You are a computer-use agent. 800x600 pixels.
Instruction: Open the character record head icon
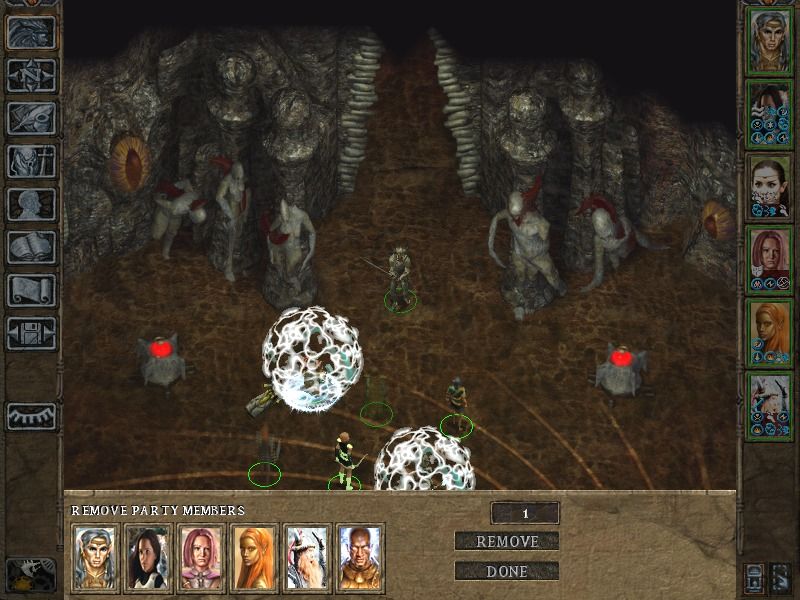[x=31, y=204]
